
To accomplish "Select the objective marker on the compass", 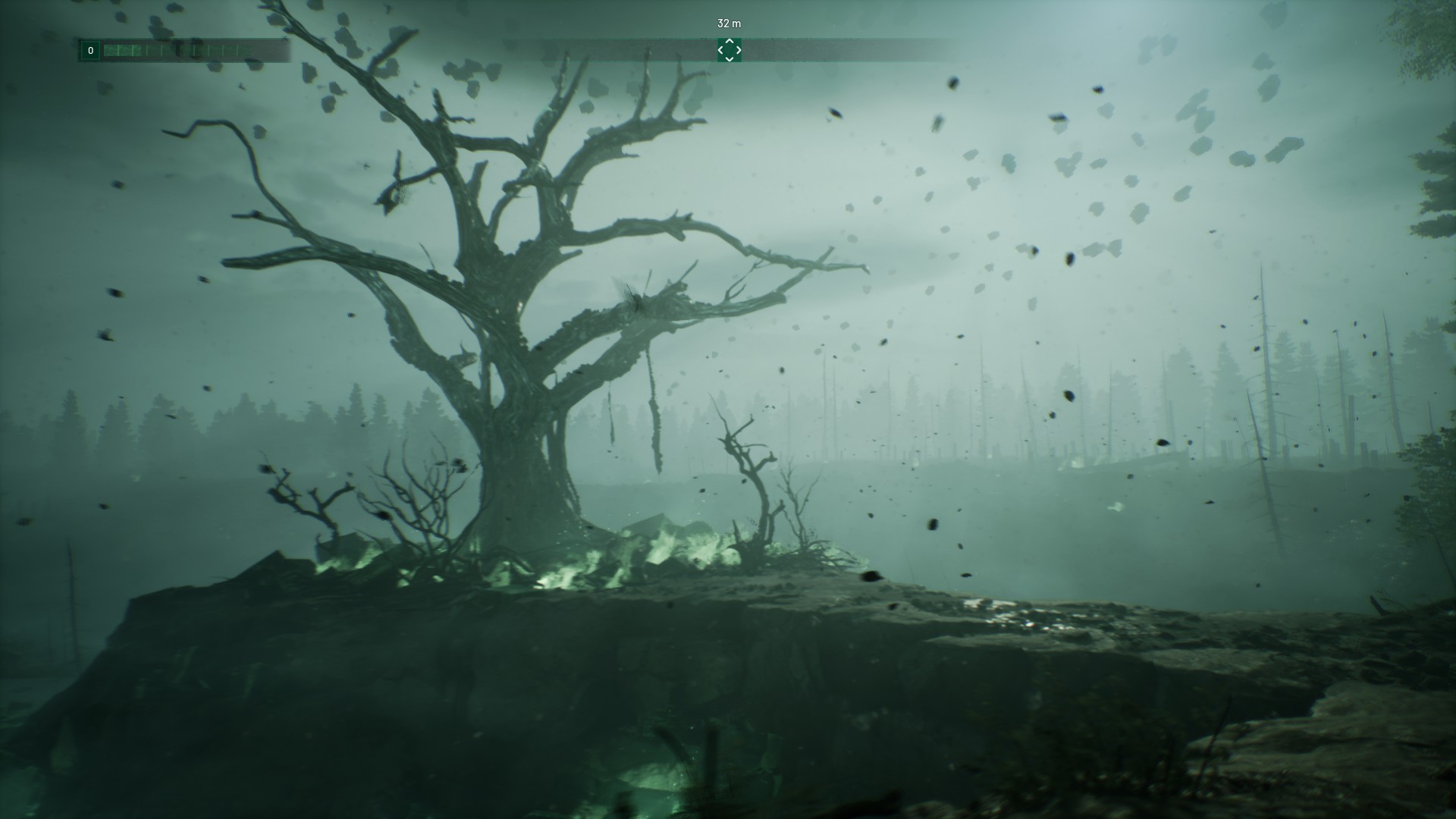I will [x=730, y=50].
